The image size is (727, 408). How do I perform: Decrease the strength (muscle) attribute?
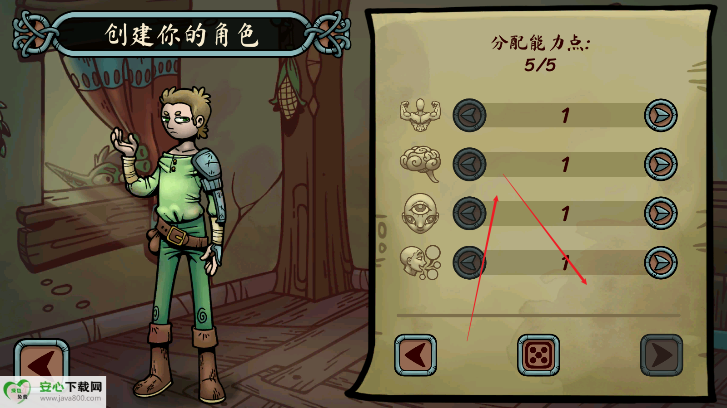point(470,115)
